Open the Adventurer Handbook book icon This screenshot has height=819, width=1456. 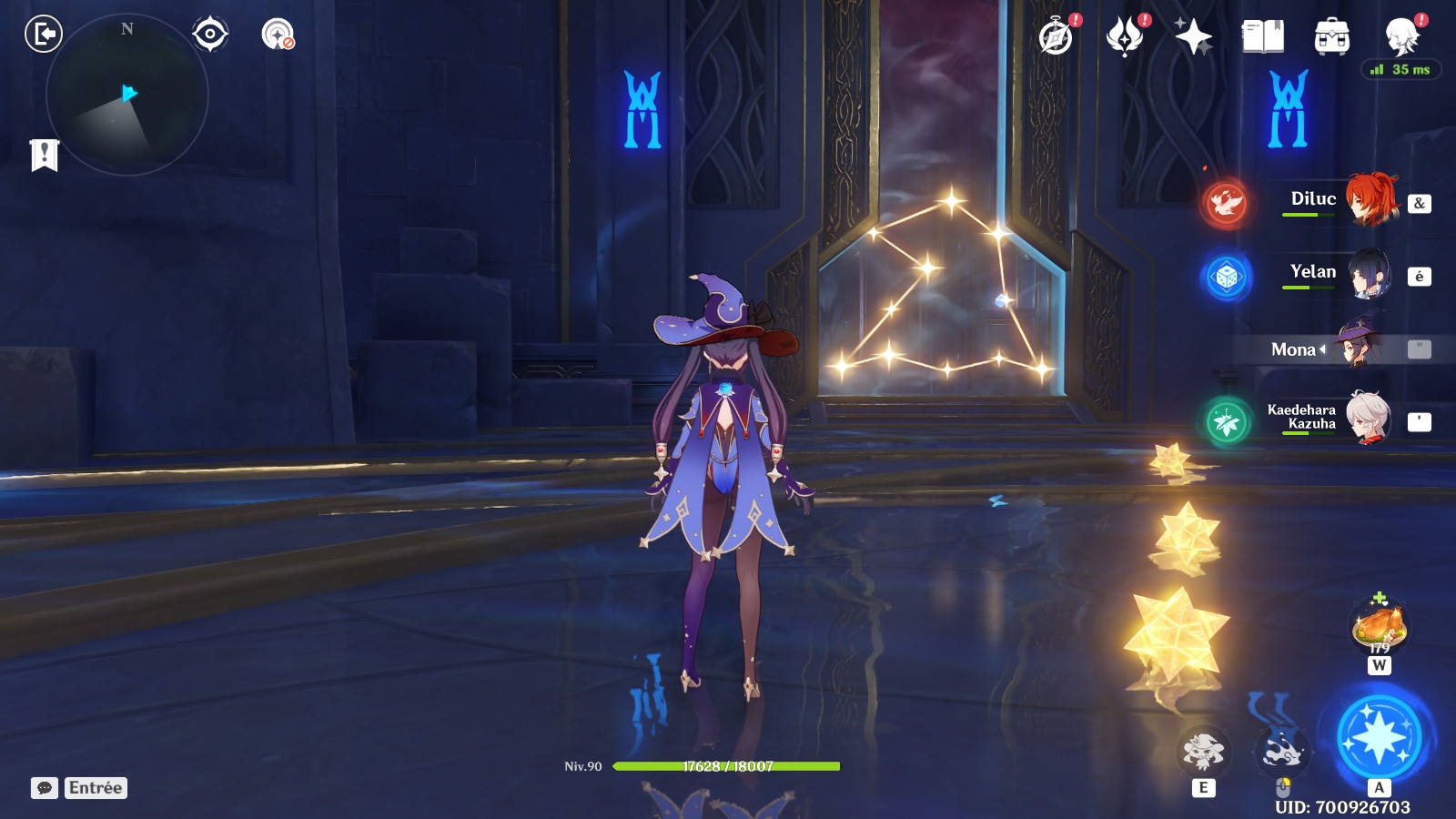(x=1263, y=37)
